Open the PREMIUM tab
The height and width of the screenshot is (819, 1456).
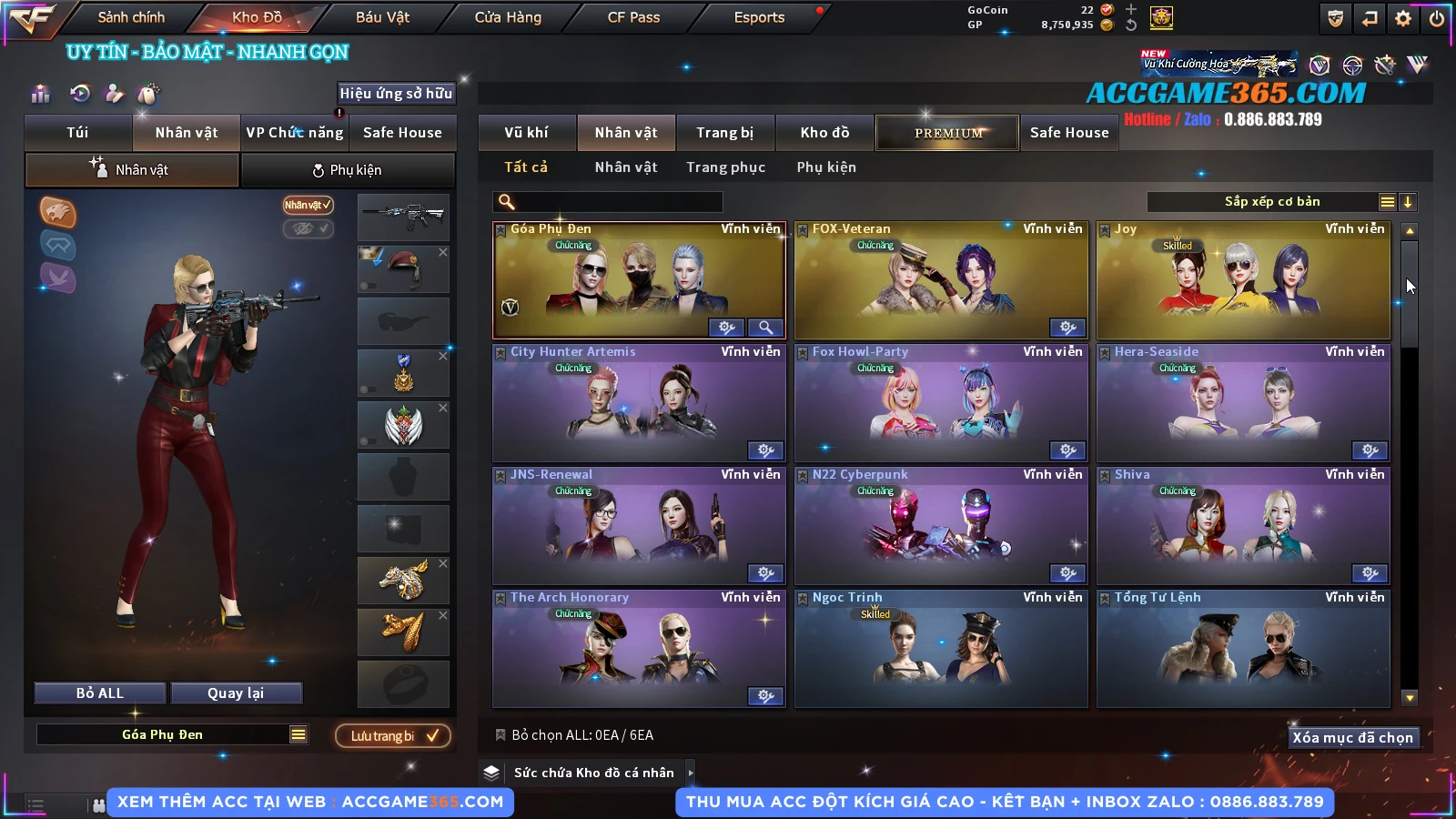[947, 133]
